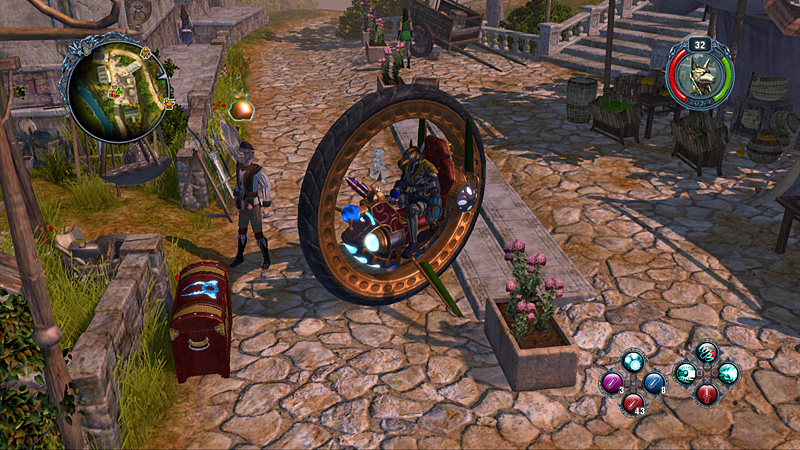Activate the cyan dash combat art
800x450 pixels.
(686, 373)
